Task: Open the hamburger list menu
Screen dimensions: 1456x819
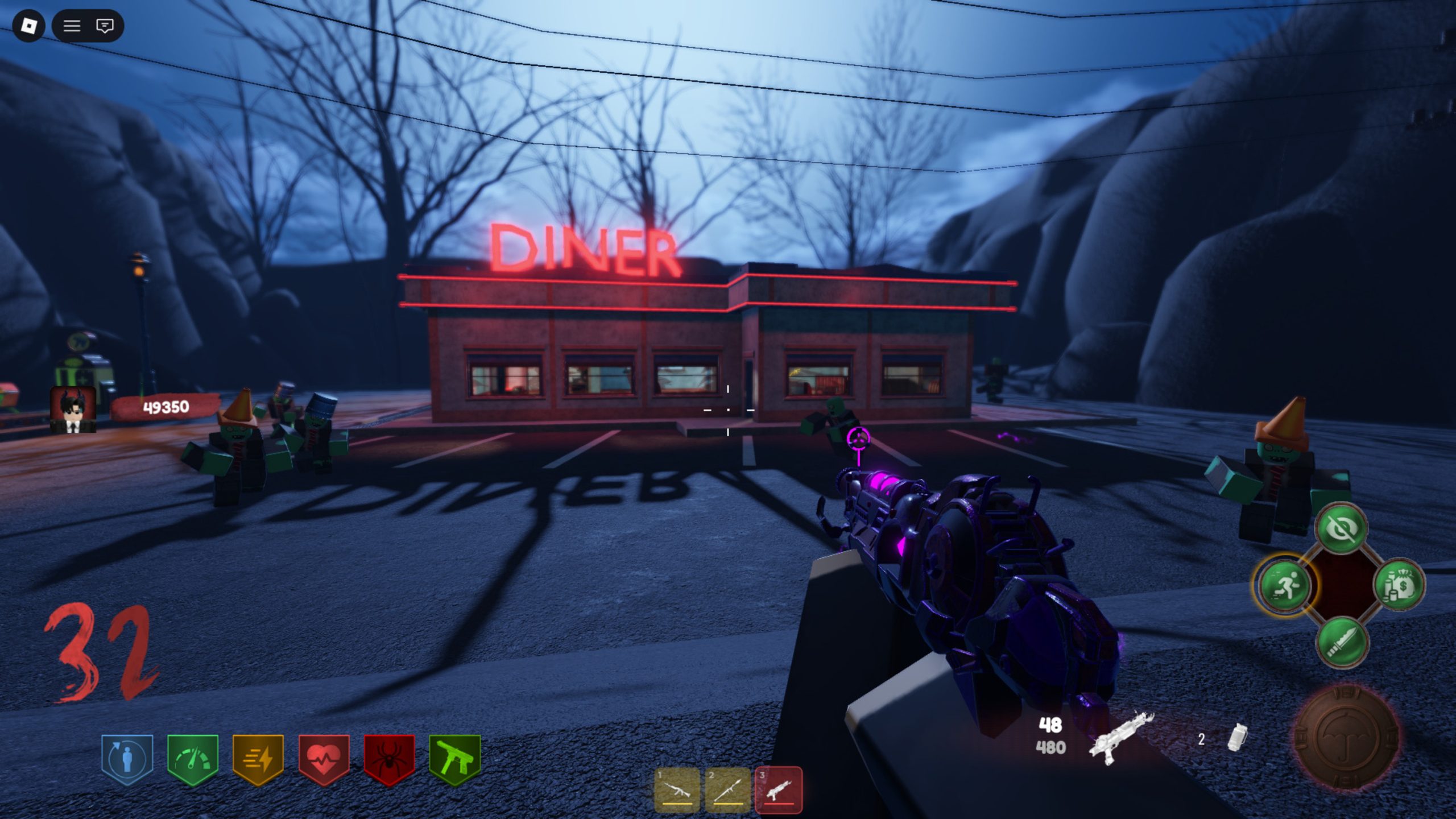Action: [x=72, y=26]
